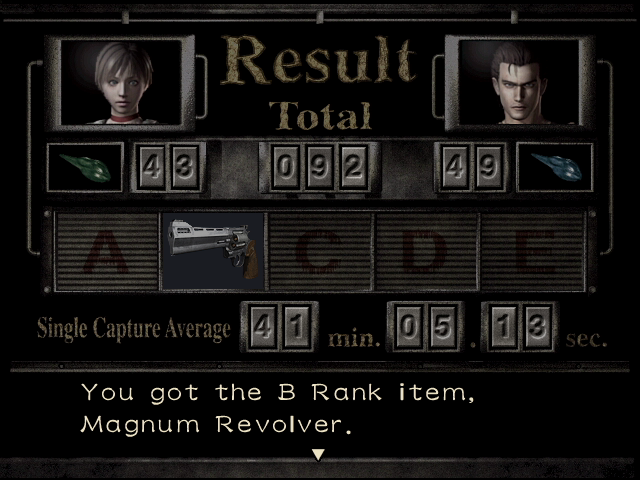Pick the C rank tile
The height and width of the screenshot is (480, 640).
coord(319,251)
